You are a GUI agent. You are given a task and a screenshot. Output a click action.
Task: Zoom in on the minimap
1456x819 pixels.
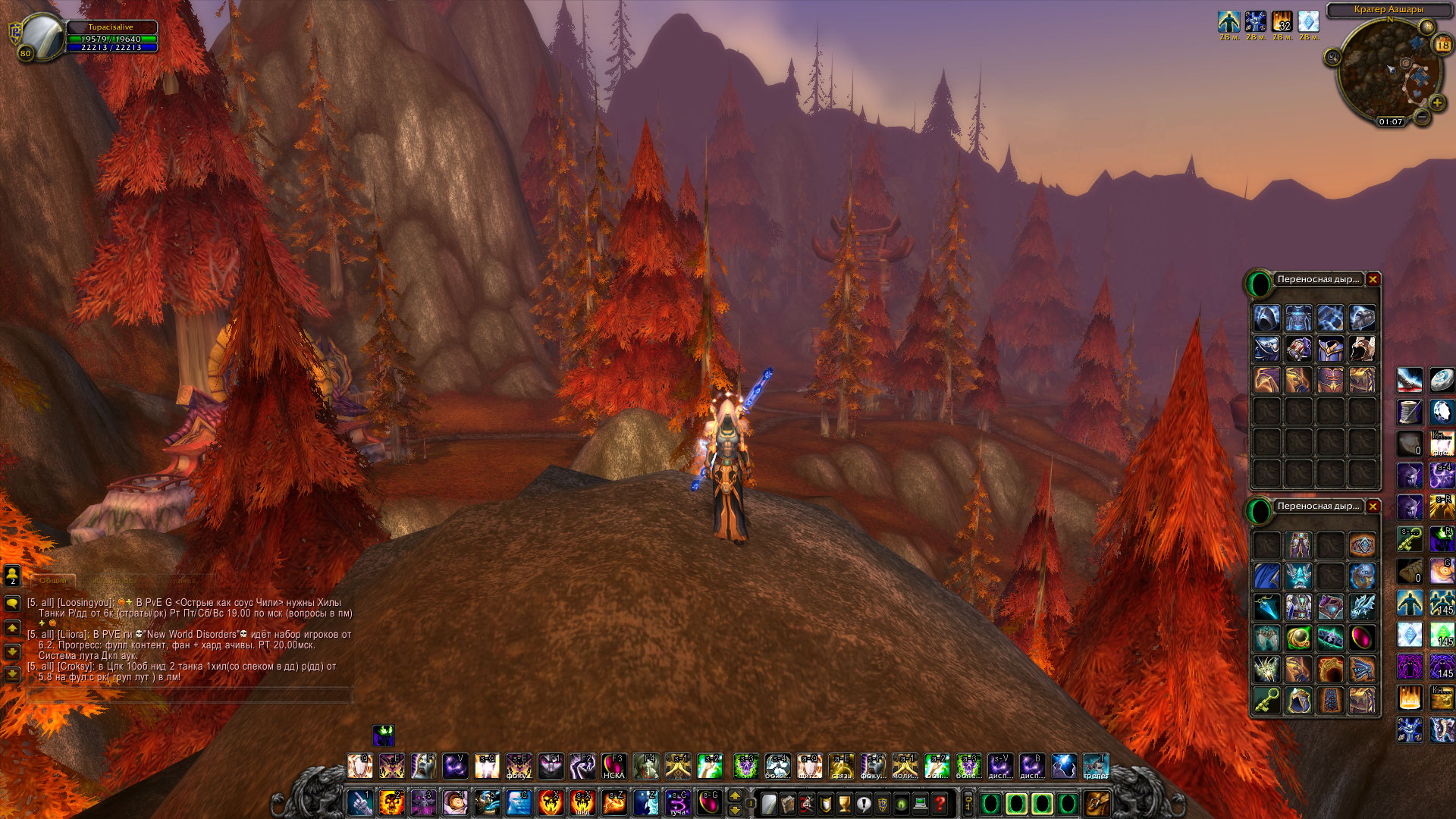1436,102
